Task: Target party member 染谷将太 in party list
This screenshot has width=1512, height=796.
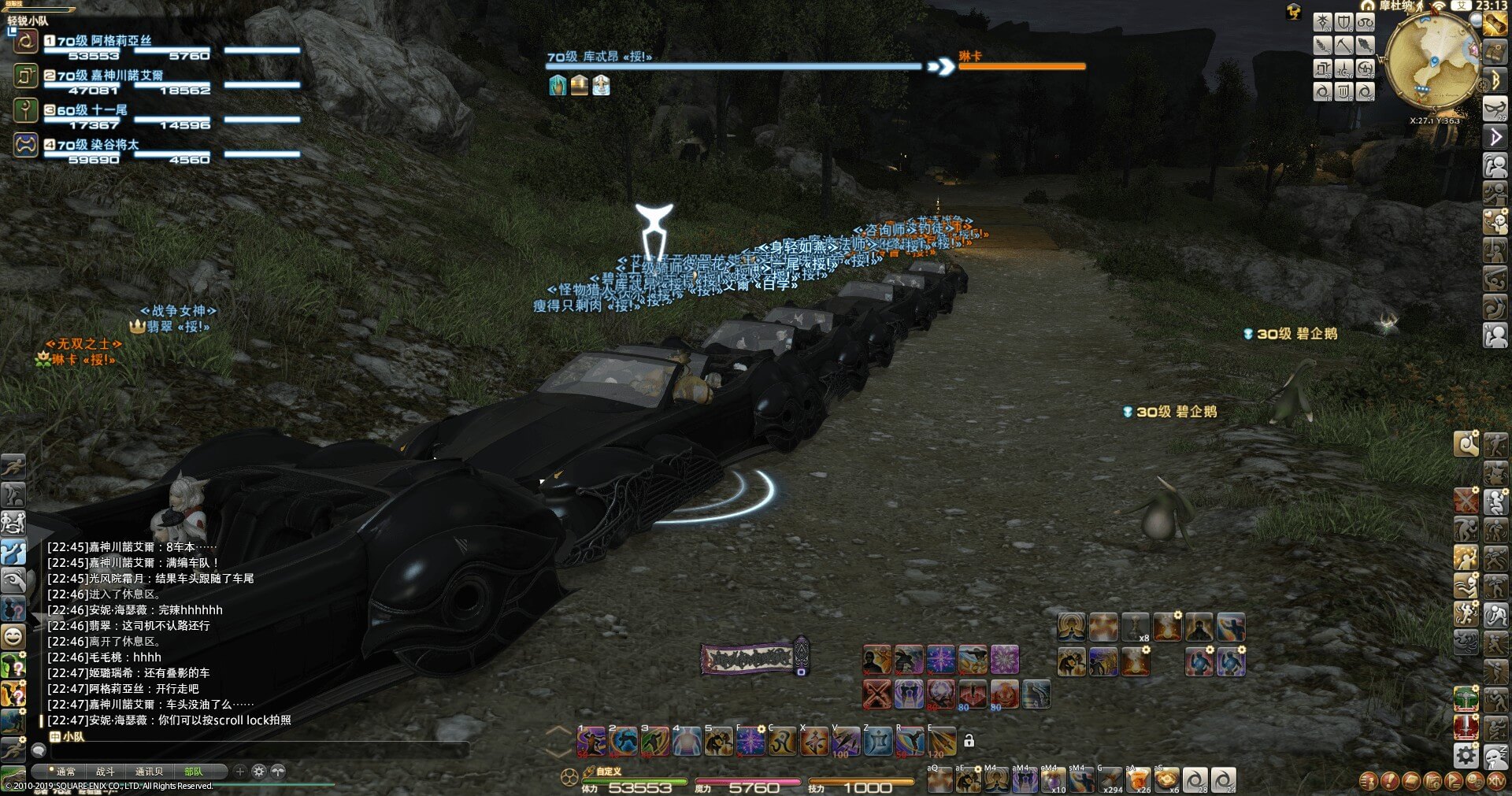Action: coord(98,145)
